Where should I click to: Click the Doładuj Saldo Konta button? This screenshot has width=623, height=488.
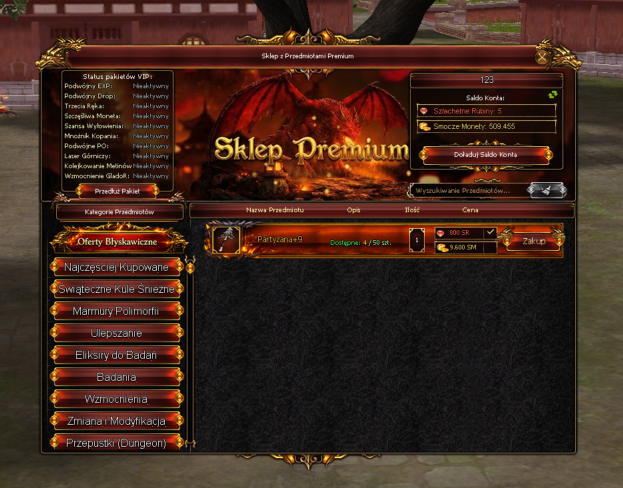tap(487, 155)
